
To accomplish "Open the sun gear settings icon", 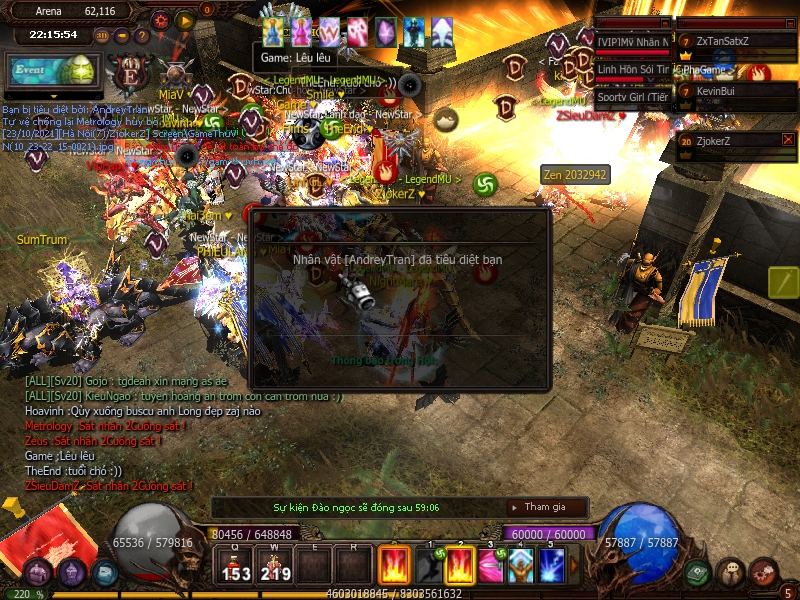I will coord(161,19).
